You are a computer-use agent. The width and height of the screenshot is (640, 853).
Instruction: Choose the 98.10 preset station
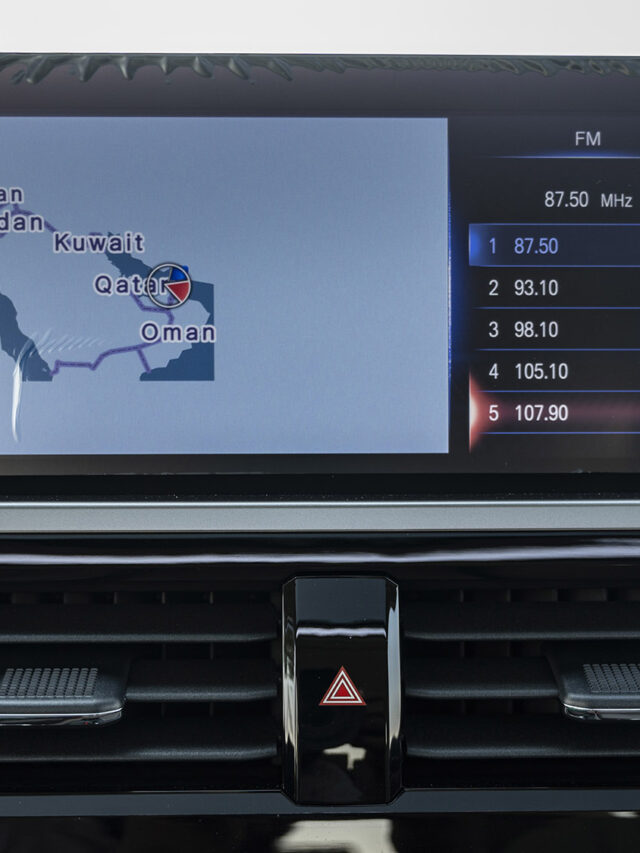point(553,330)
